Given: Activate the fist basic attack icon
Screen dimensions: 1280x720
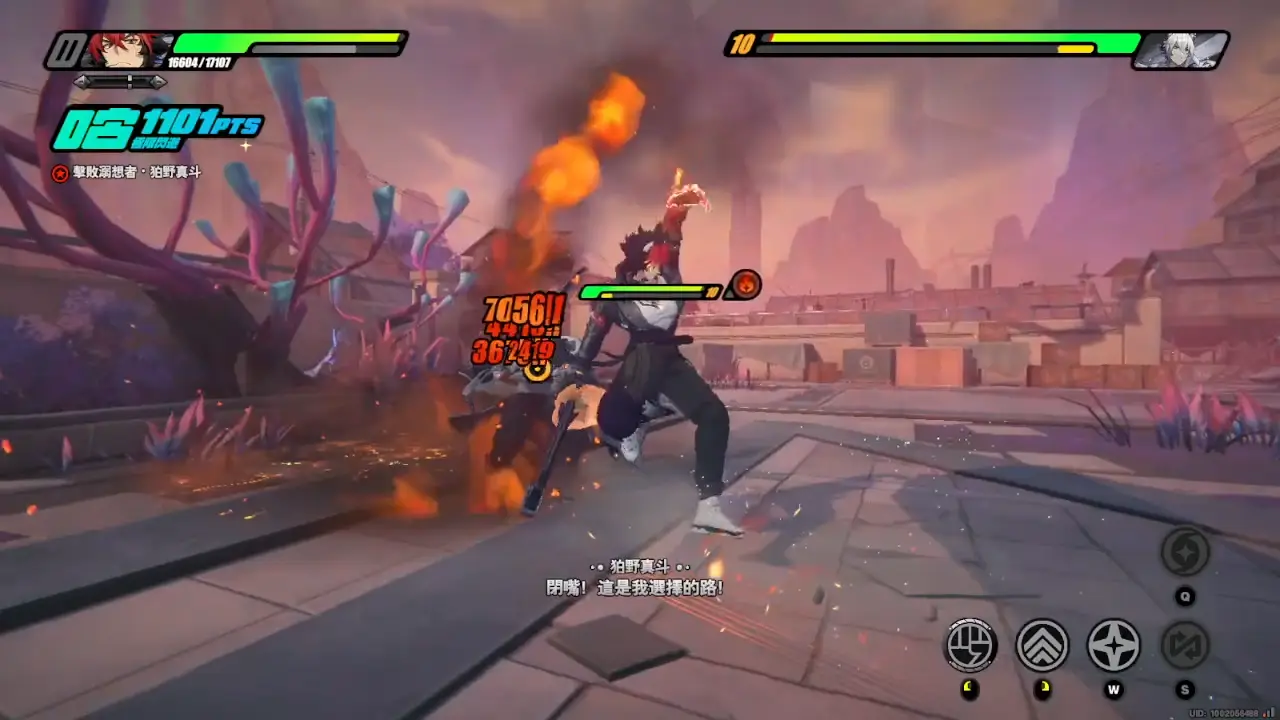Looking at the screenshot, I should pyautogui.click(x=970, y=645).
